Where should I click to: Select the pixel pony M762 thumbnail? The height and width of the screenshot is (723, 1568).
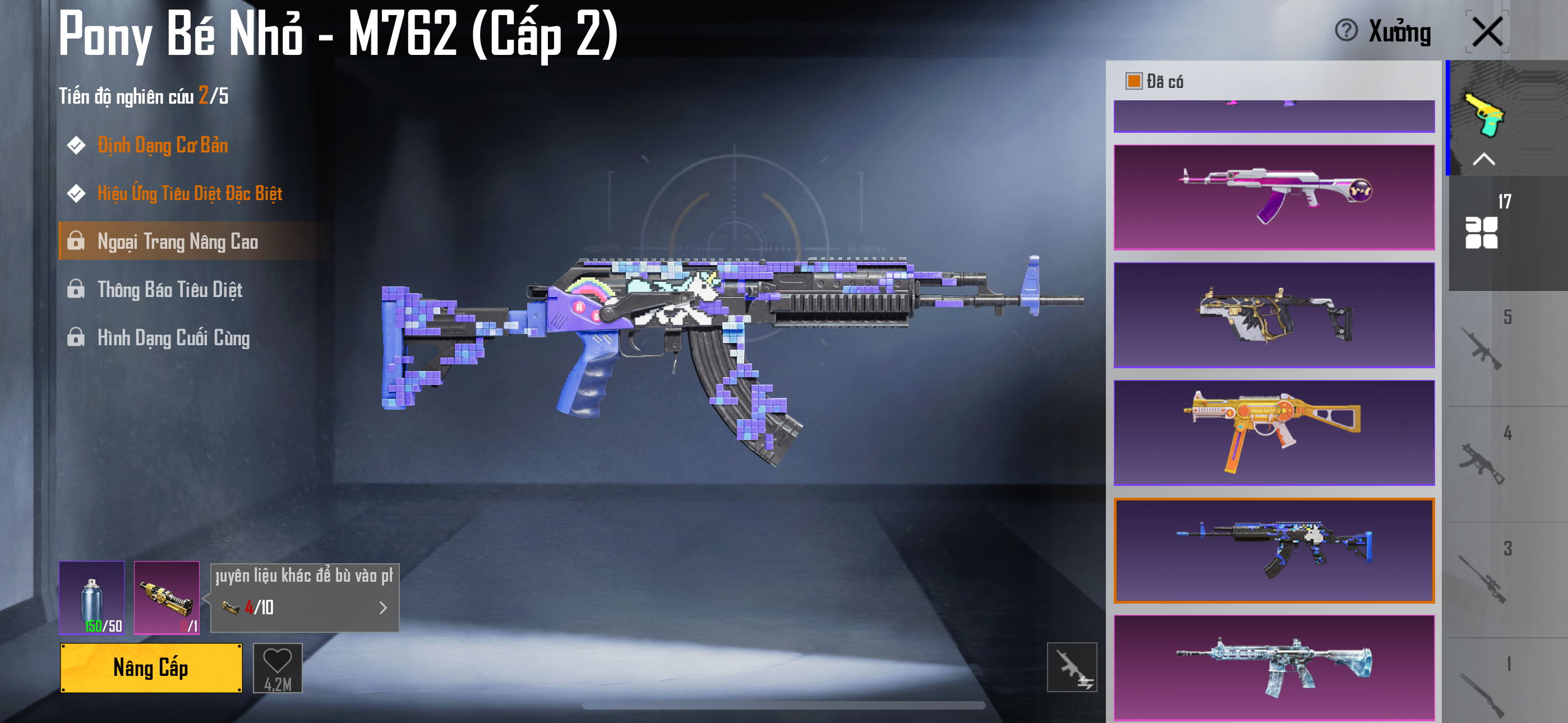pos(1274,550)
